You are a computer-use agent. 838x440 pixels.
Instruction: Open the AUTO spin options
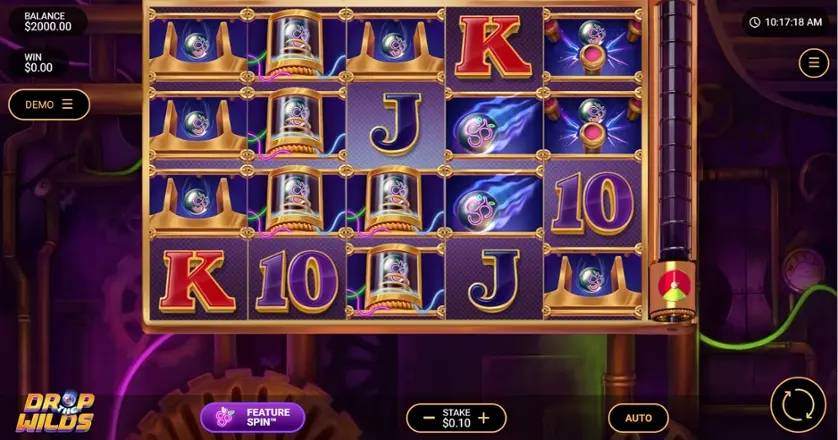pyautogui.click(x=638, y=418)
